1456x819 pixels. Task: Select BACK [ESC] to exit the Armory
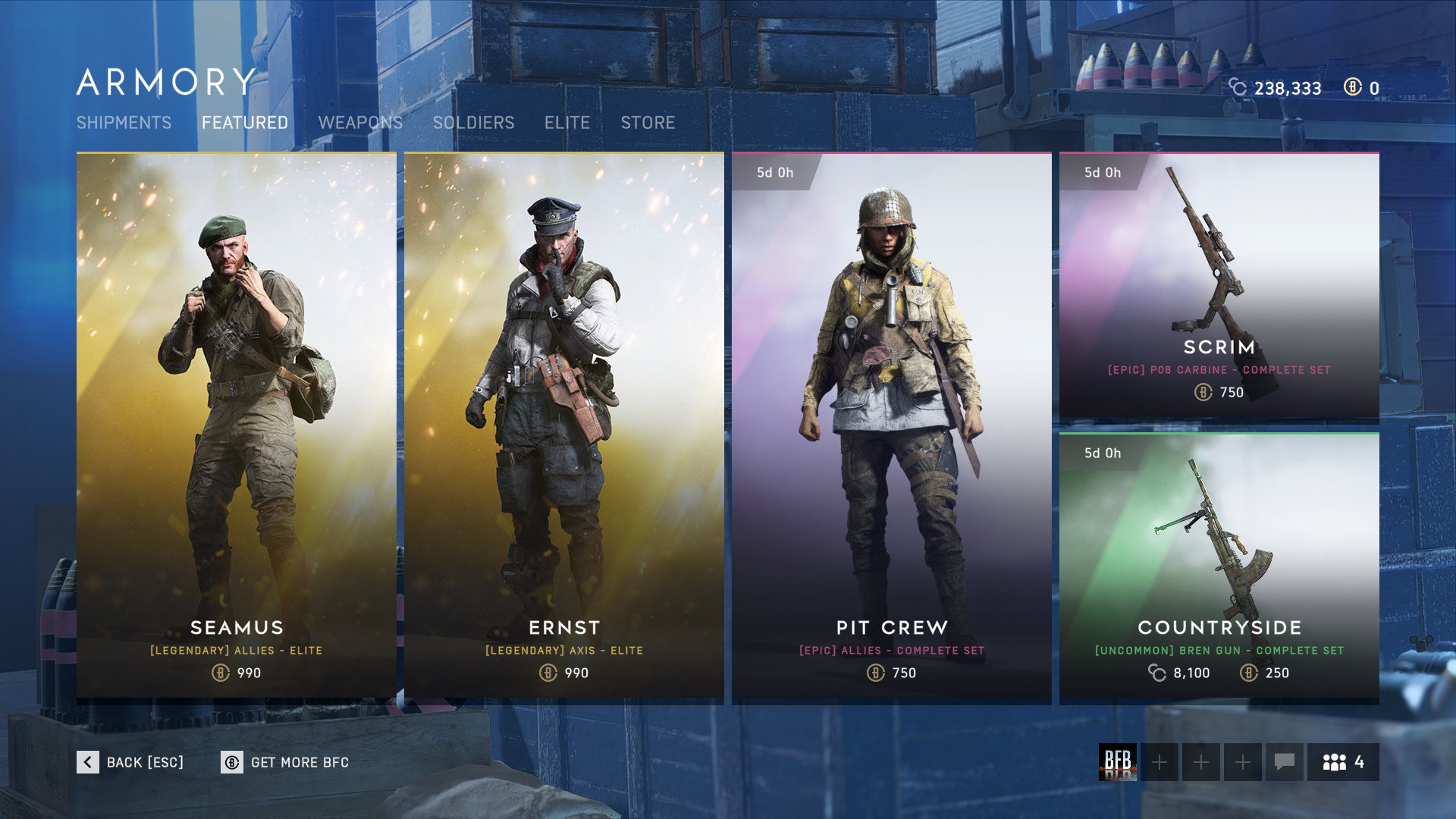click(144, 762)
